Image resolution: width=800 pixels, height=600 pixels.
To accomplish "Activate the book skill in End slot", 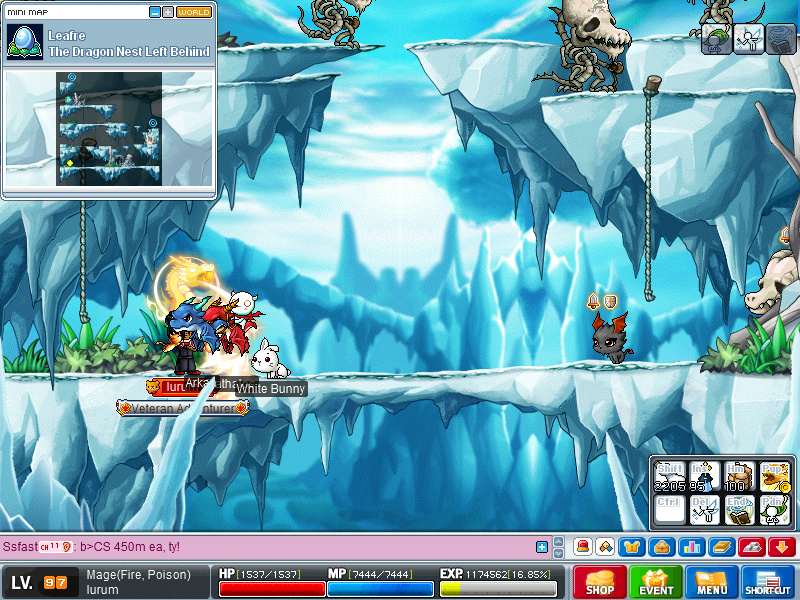I will click(x=738, y=510).
